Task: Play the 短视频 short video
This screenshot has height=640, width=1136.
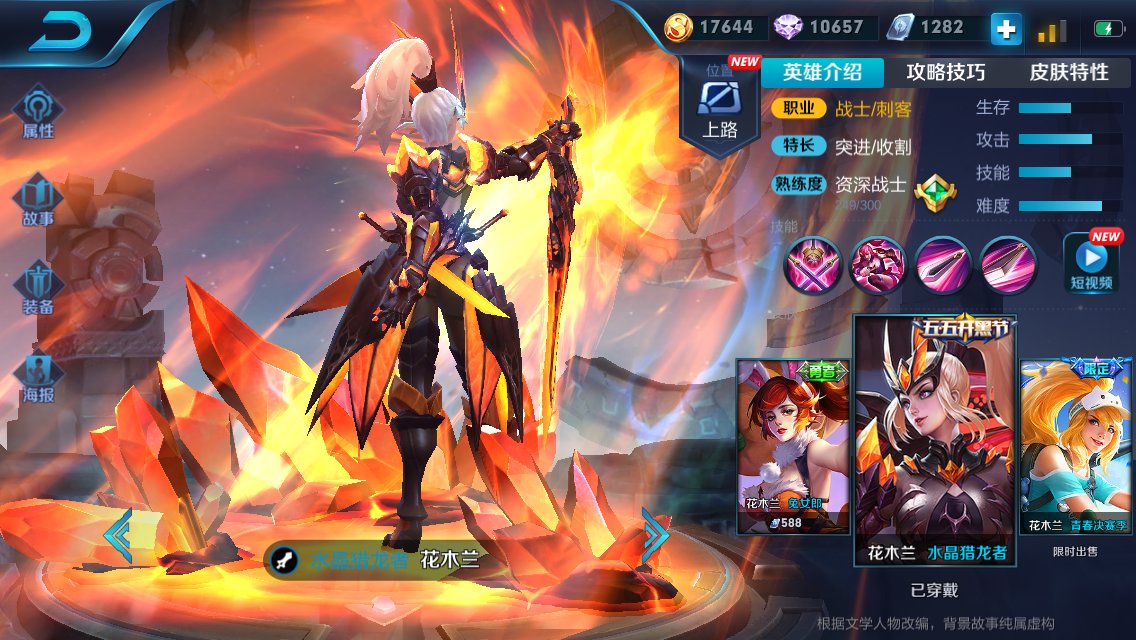Action: coord(1091,263)
